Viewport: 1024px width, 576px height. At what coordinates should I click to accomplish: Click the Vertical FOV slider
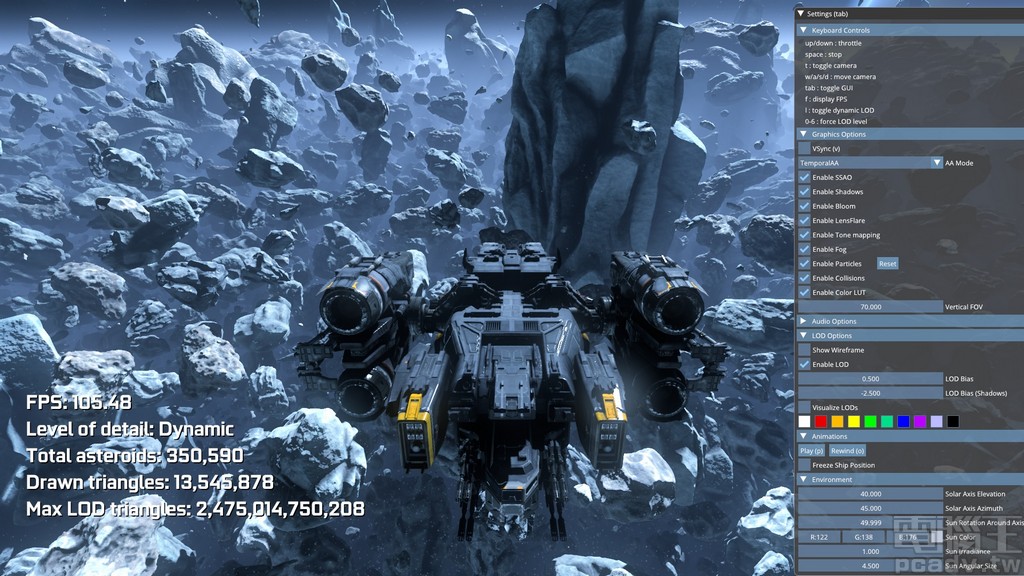coord(870,307)
